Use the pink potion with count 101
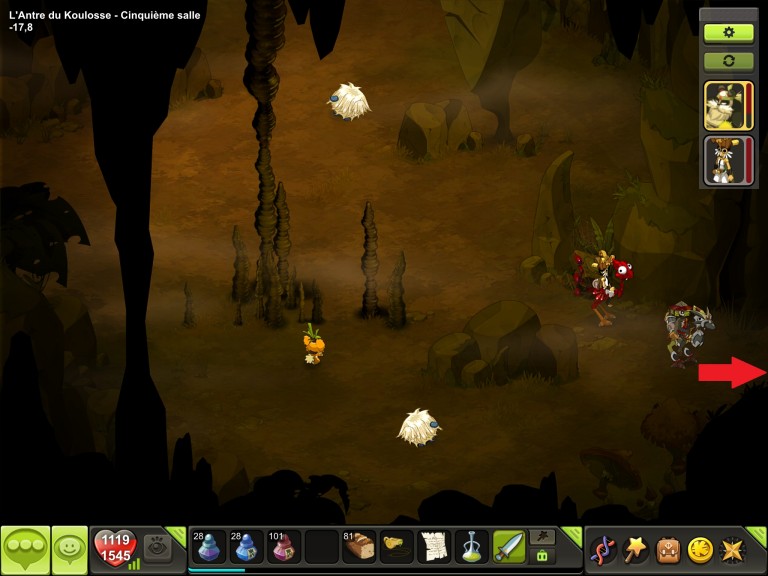768x576 pixels. pos(283,547)
